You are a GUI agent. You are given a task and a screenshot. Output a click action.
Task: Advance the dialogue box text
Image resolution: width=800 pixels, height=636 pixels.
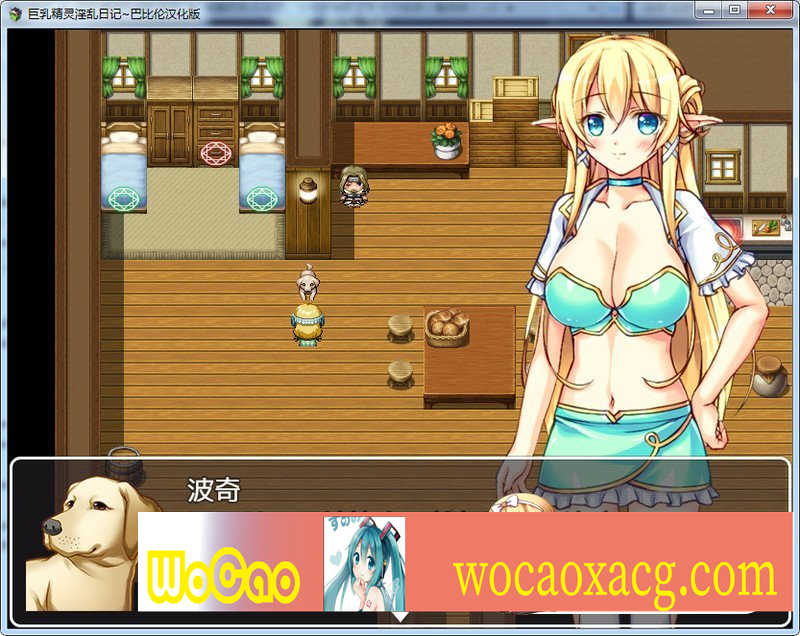click(x=399, y=617)
